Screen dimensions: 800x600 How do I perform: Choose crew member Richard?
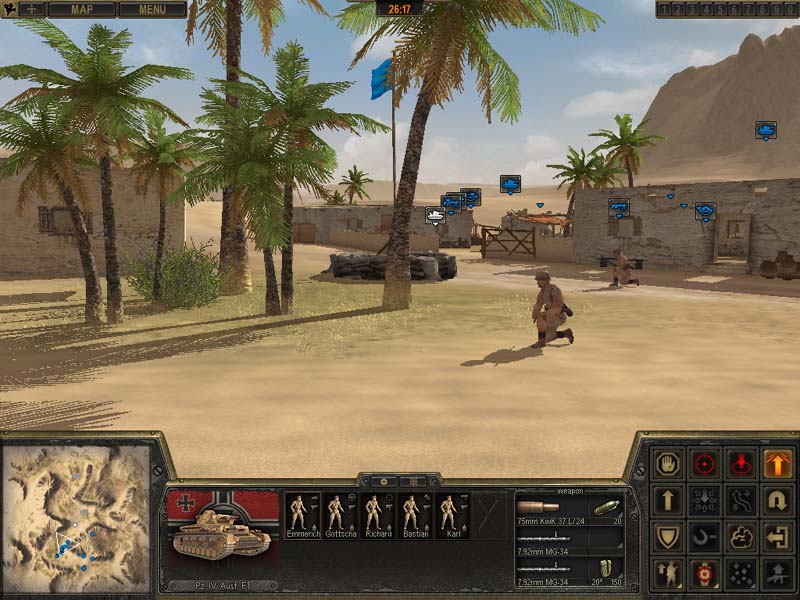click(x=377, y=516)
